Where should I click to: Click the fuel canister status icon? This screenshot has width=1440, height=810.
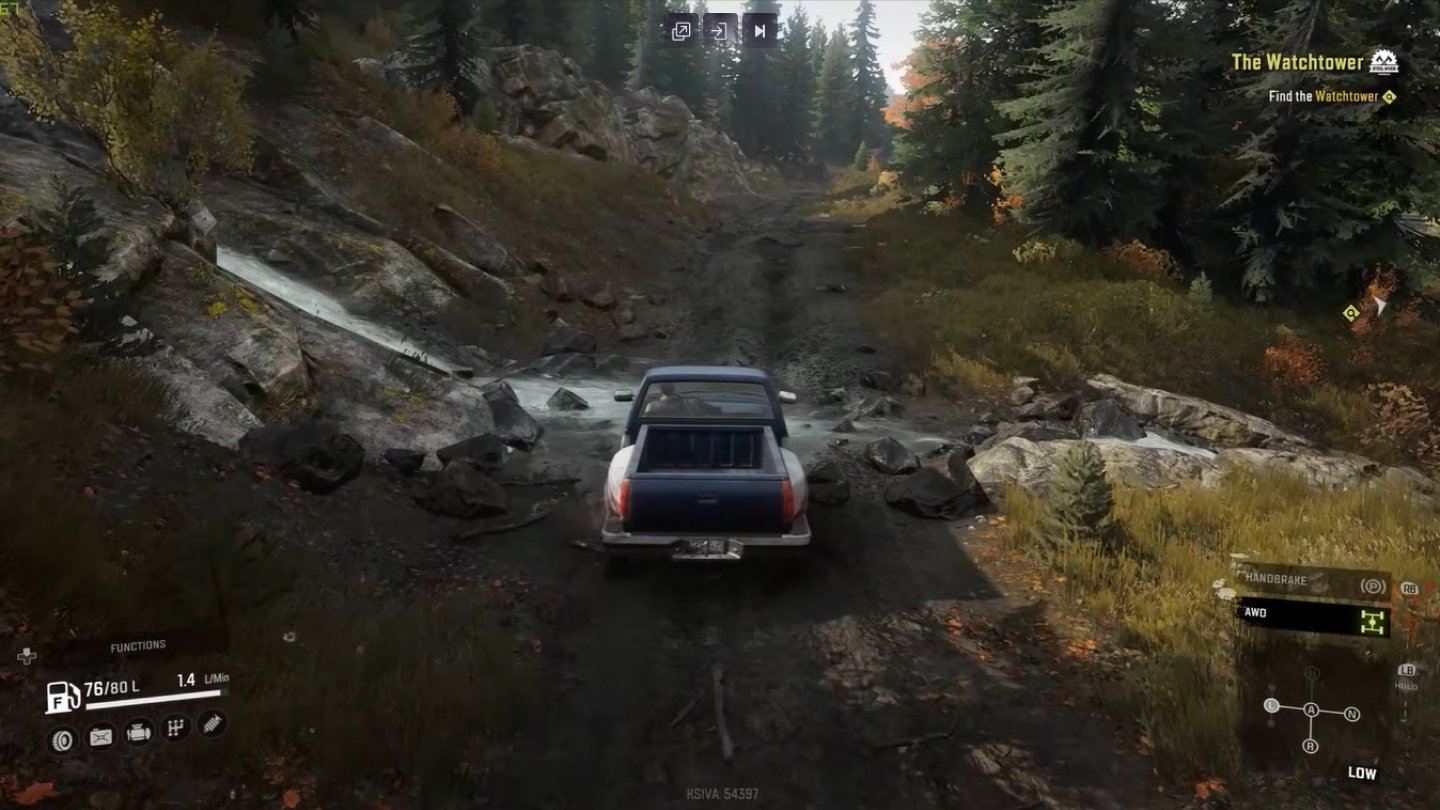click(101, 737)
